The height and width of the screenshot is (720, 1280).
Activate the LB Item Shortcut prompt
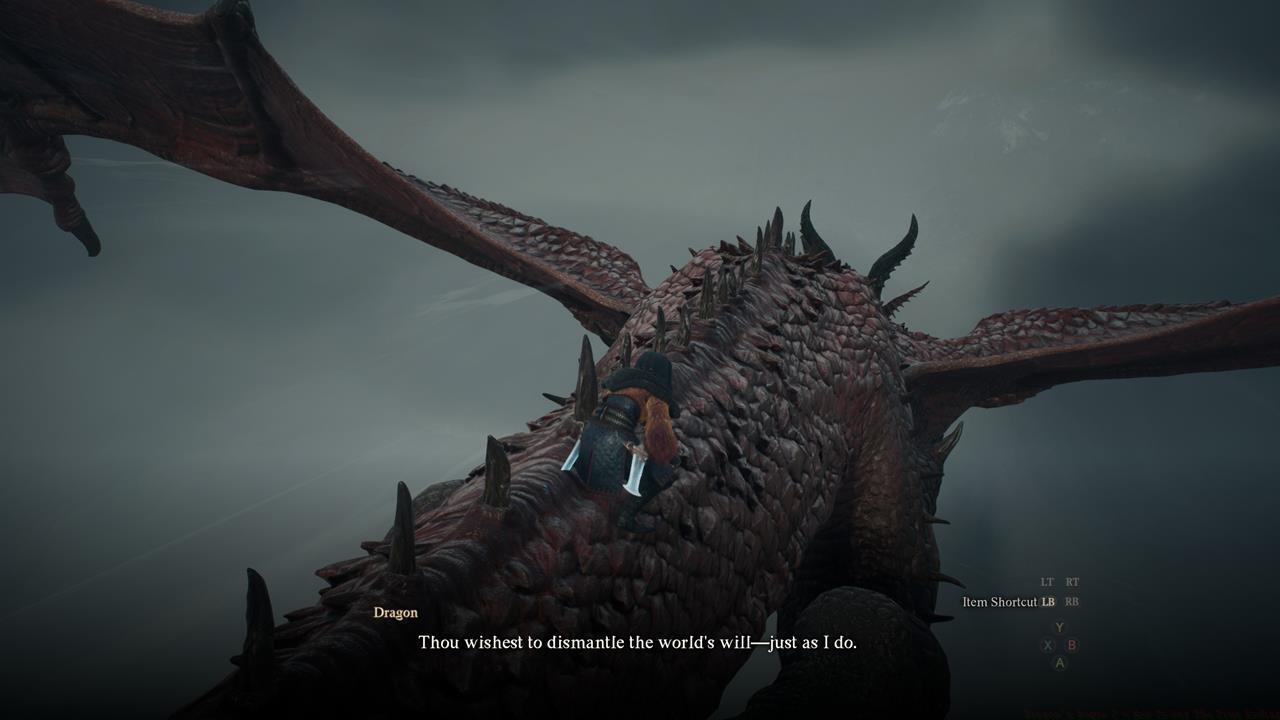tap(1048, 602)
